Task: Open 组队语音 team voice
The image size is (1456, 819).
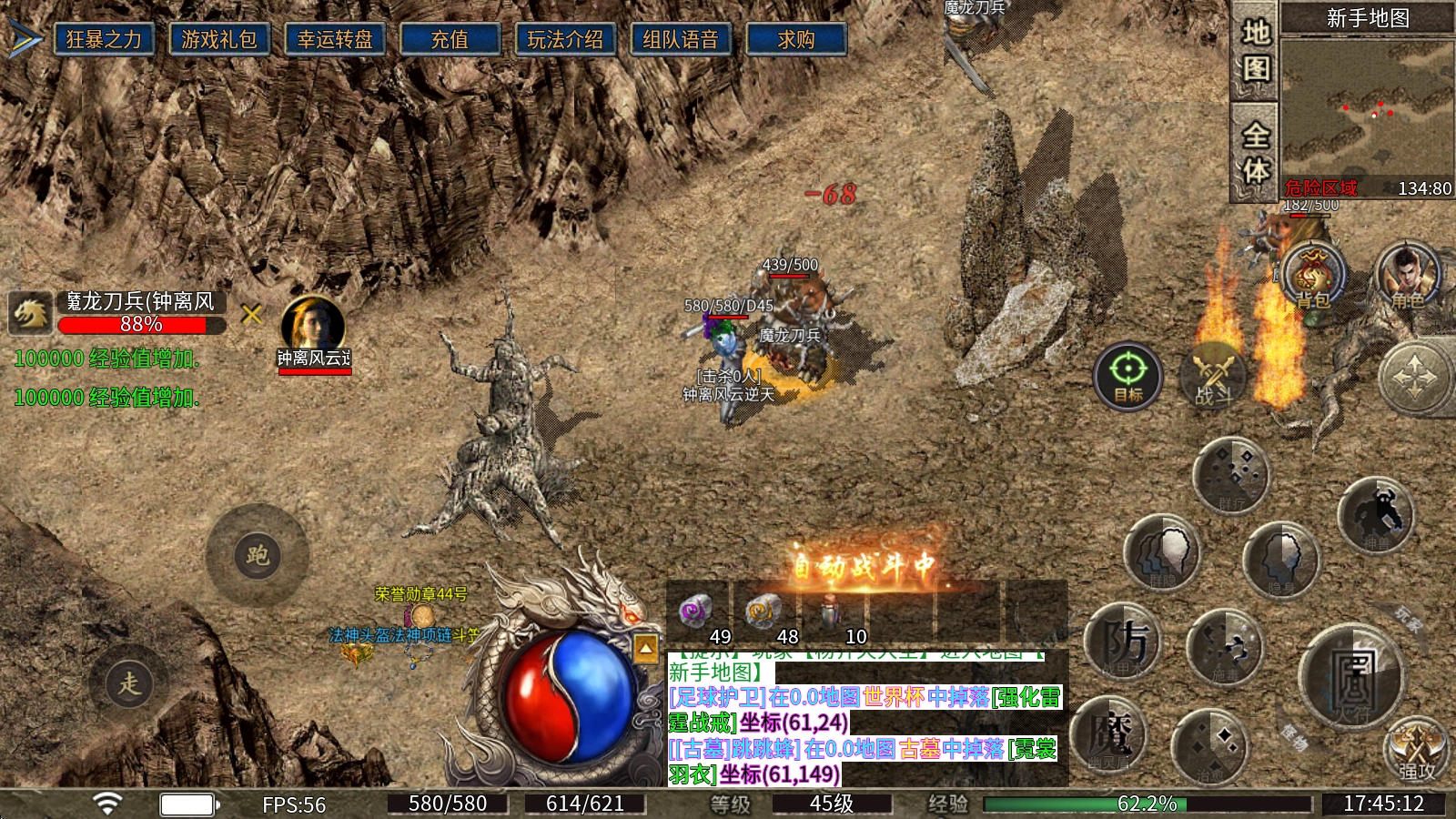Action: pos(681,40)
